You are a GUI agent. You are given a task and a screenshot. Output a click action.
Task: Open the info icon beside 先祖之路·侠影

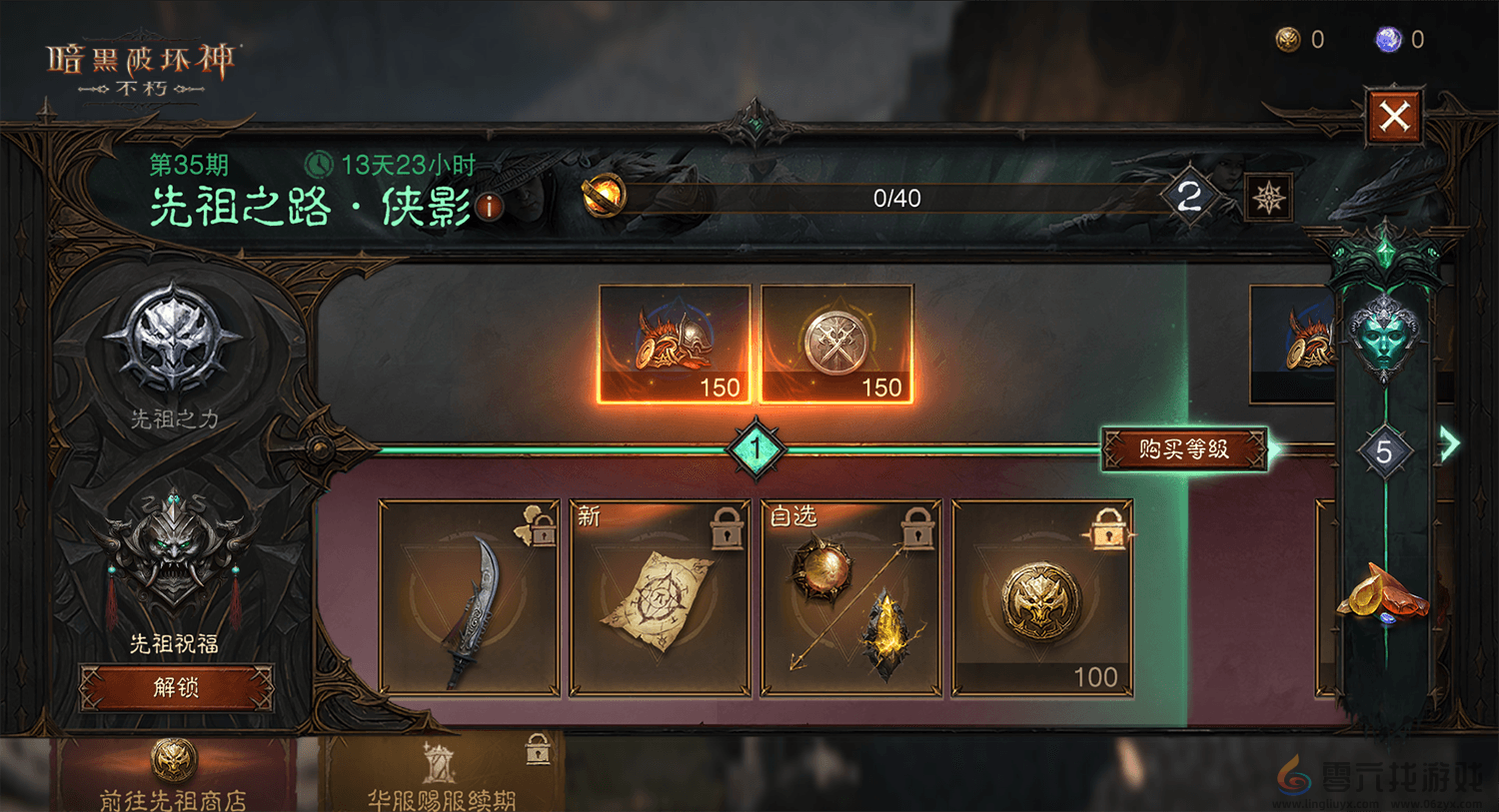tap(490, 207)
